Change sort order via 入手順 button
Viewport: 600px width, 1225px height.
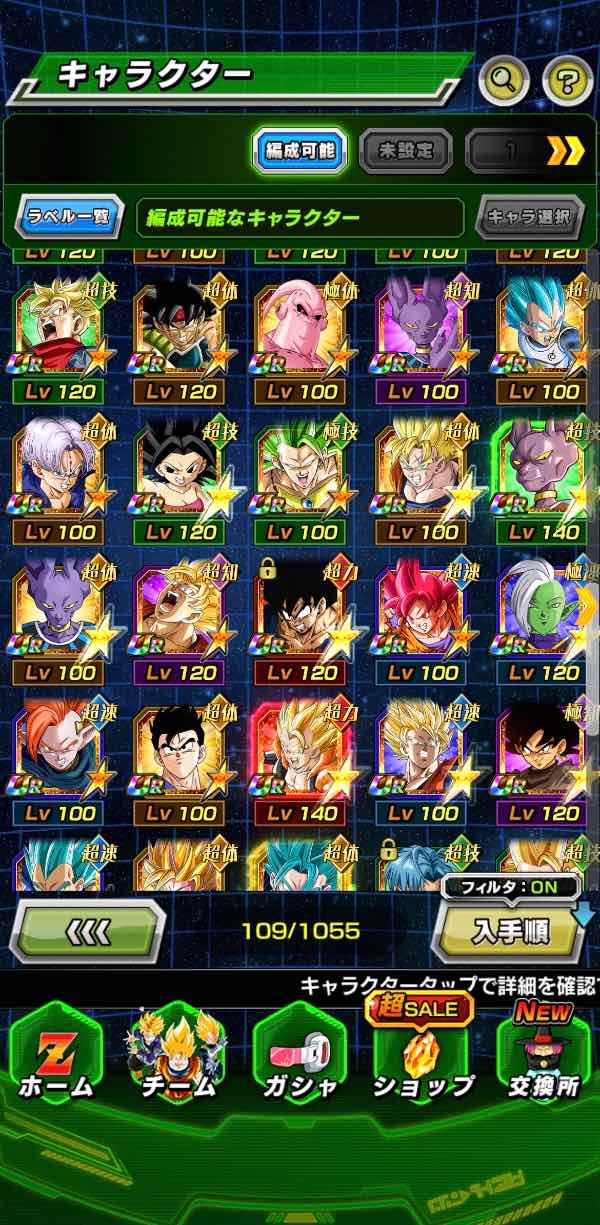click(x=511, y=932)
